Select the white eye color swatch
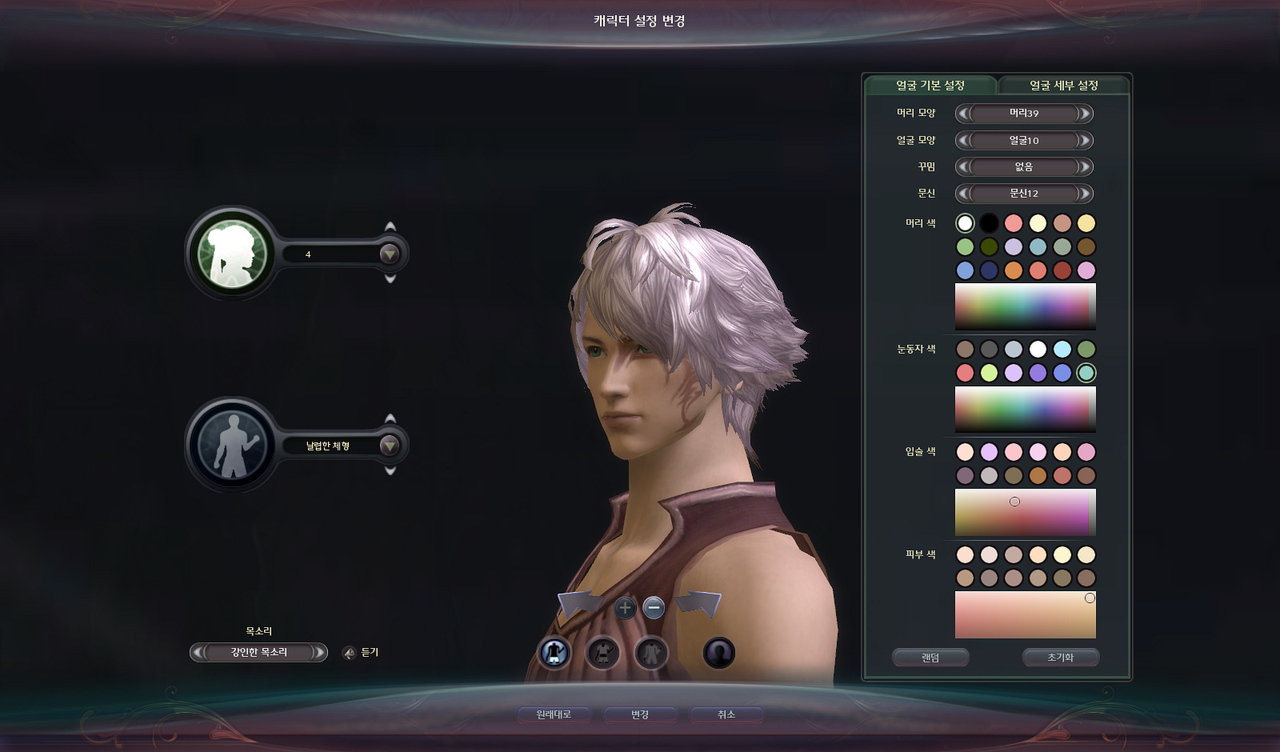1280x752 pixels. point(1038,349)
